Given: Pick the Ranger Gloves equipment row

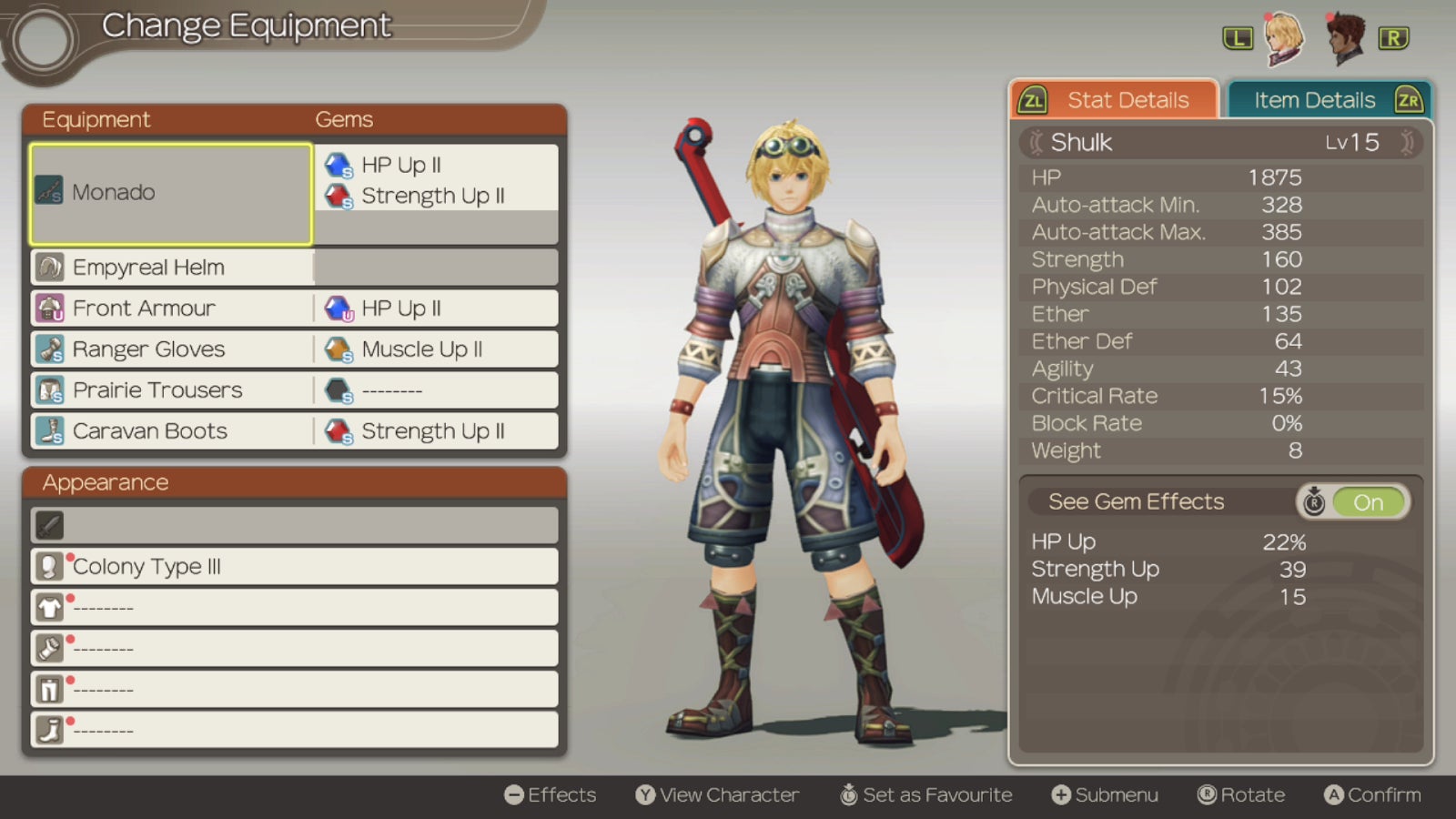Looking at the screenshot, I should point(171,349).
